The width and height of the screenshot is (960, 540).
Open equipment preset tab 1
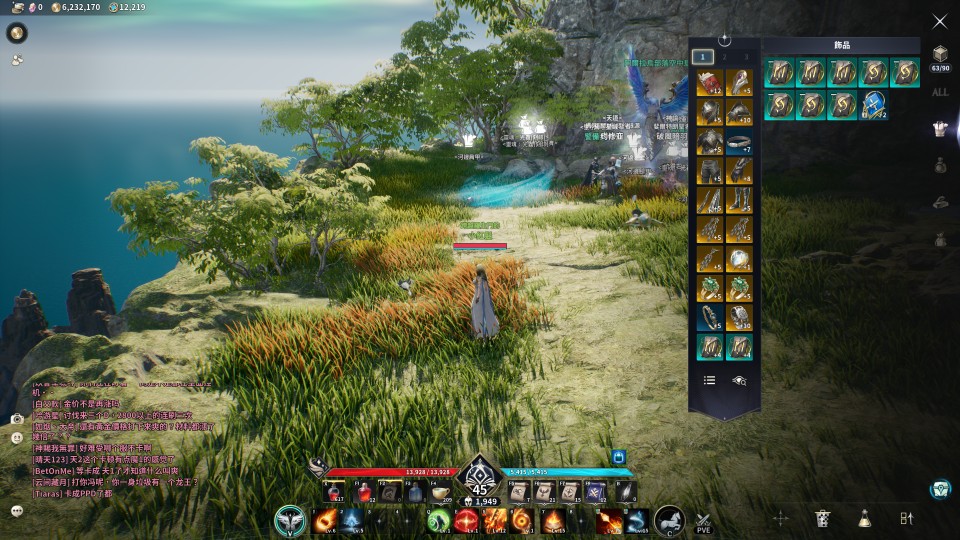click(704, 57)
